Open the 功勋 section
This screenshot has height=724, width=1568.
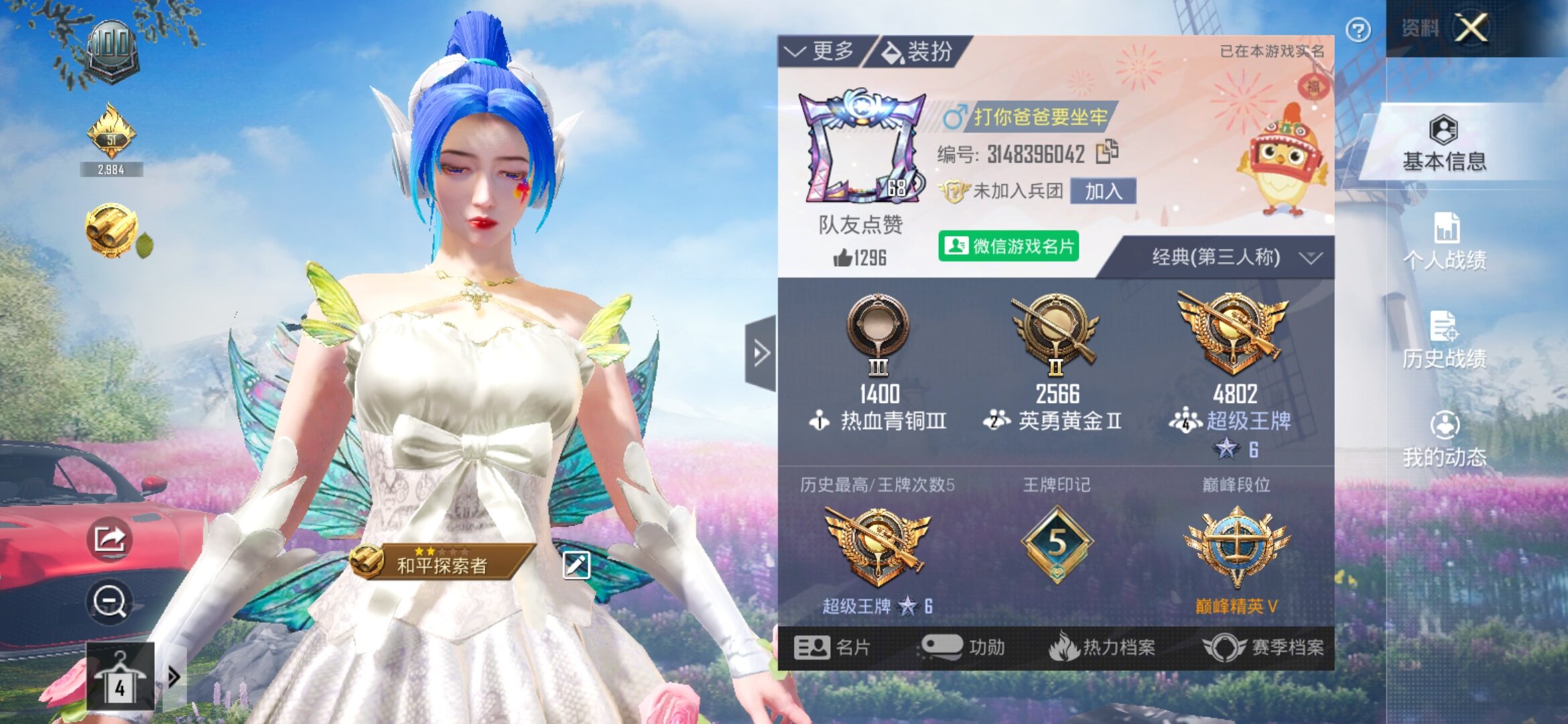[964, 648]
